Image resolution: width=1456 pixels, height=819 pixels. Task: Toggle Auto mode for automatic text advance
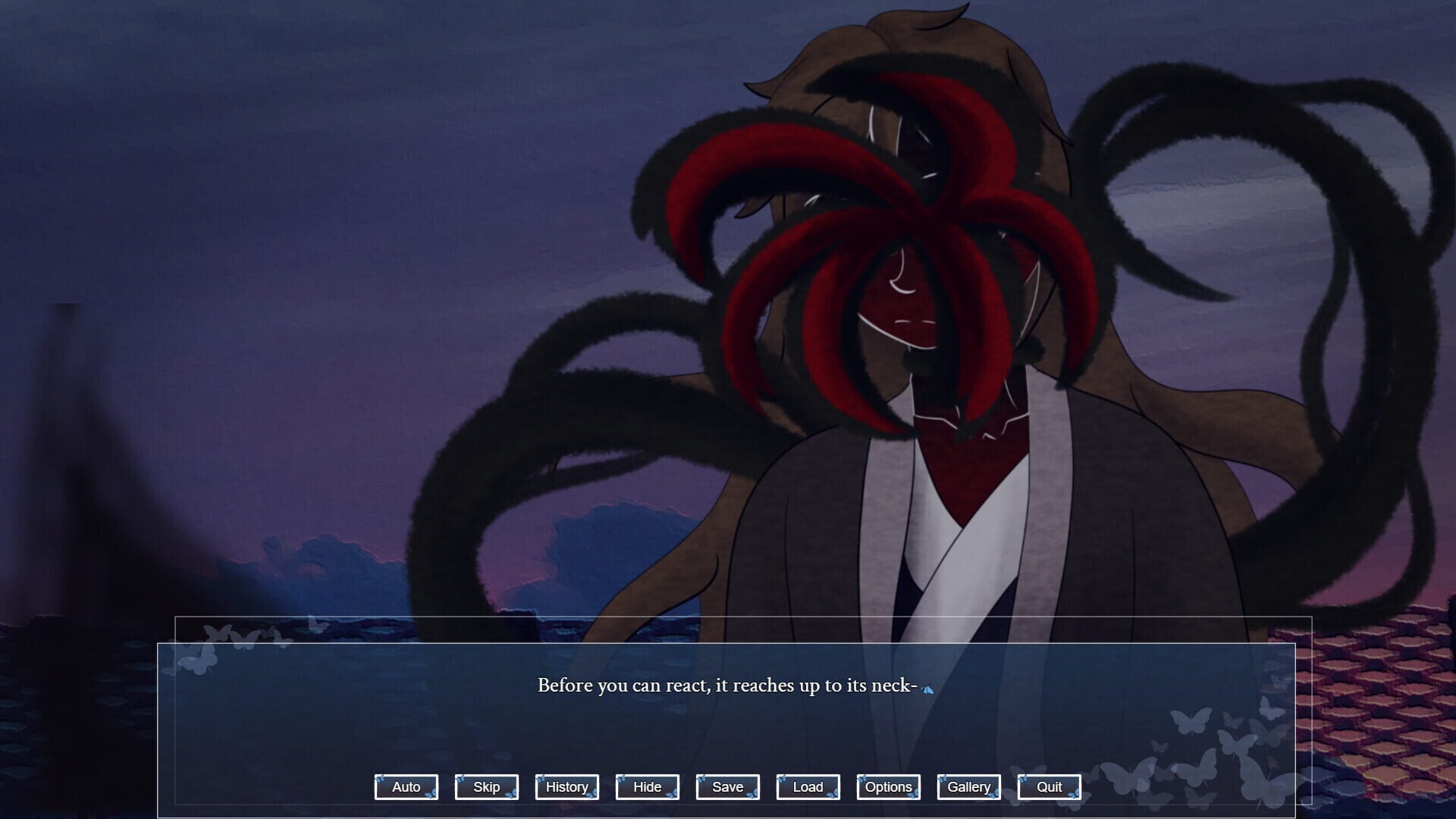(x=406, y=786)
